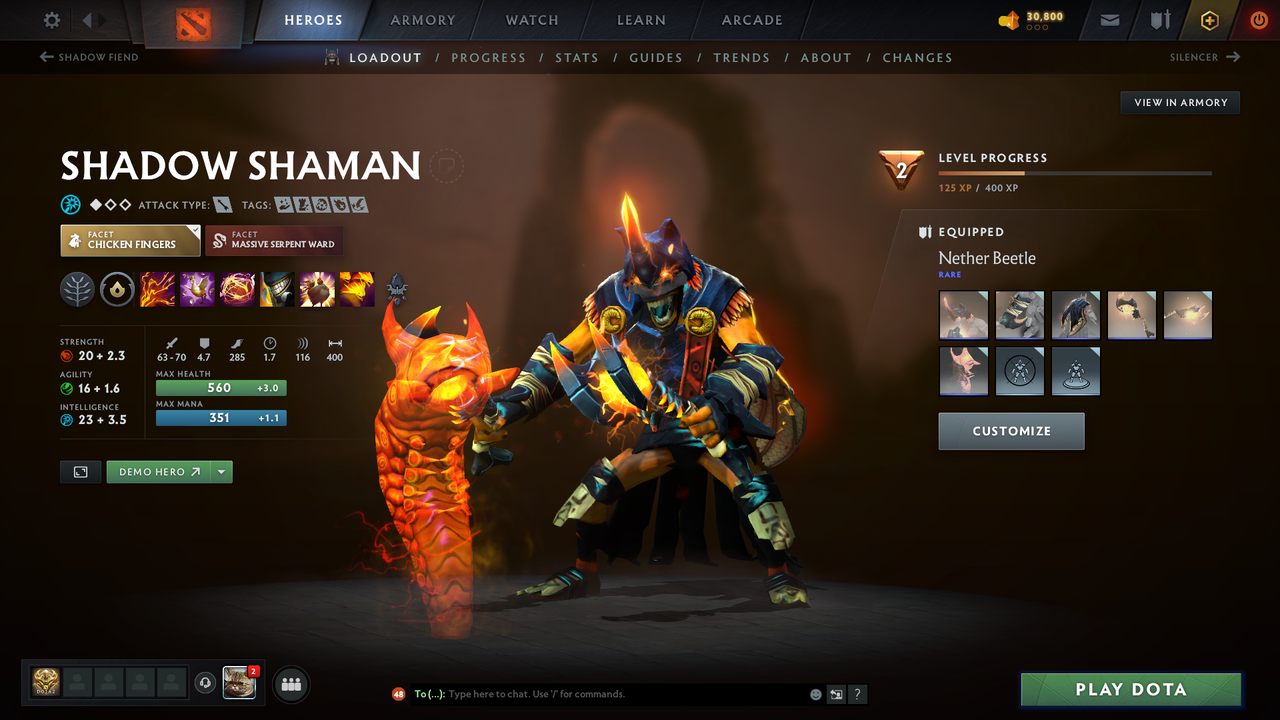Select the Shackles ability icon
The width and height of the screenshot is (1280, 720).
point(238,289)
